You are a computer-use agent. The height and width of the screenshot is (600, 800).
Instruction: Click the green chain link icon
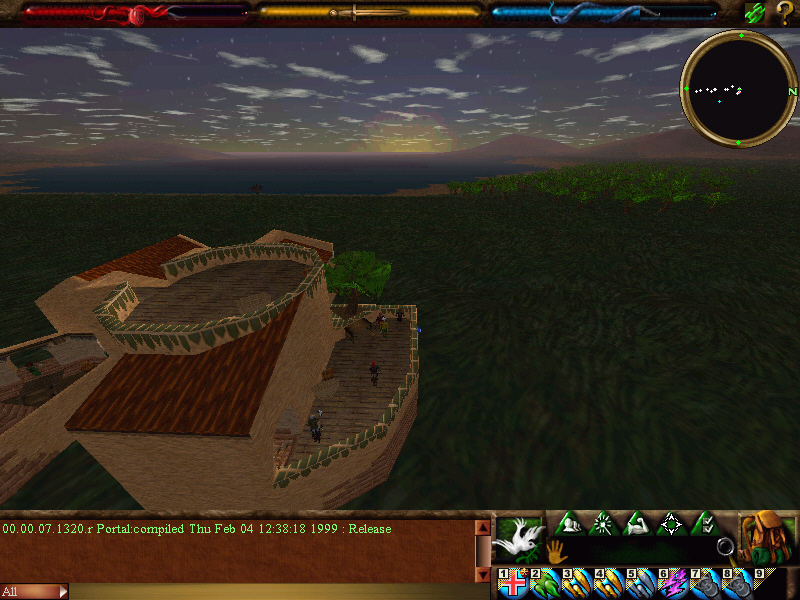click(x=755, y=13)
